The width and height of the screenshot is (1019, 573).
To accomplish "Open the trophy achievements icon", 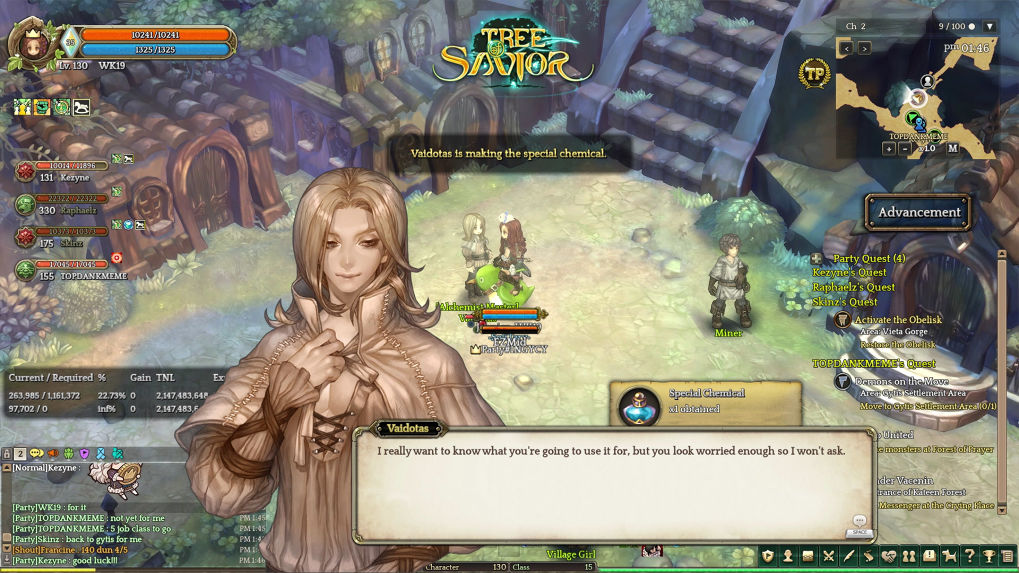I will (989, 556).
